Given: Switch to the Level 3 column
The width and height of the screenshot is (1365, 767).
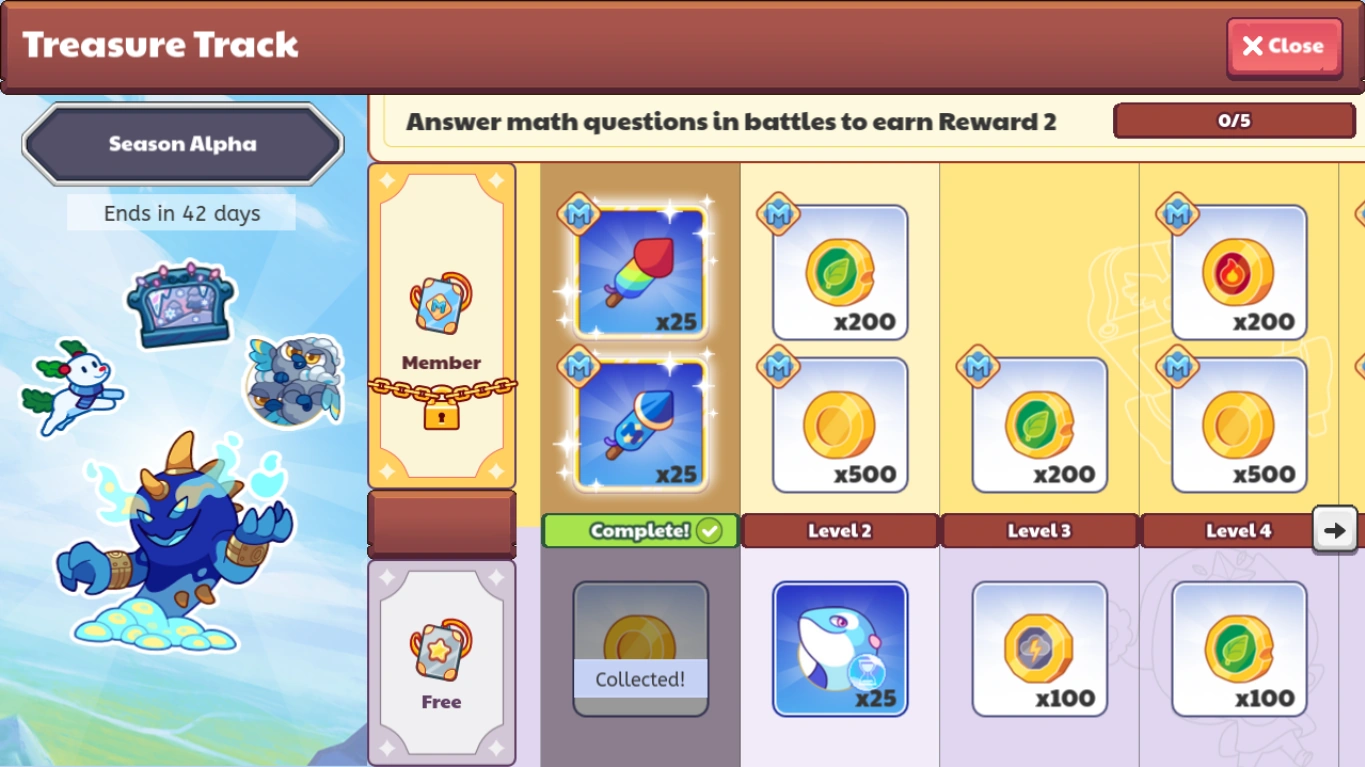Looking at the screenshot, I should coord(1039,531).
